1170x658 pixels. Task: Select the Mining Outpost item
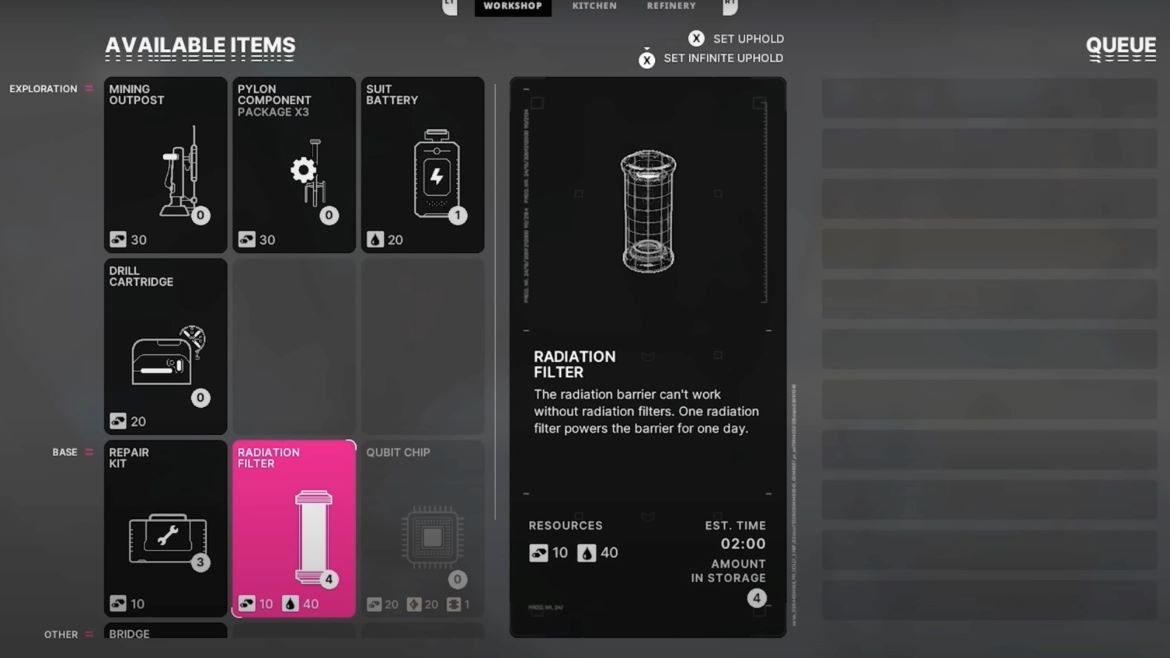click(166, 165)
